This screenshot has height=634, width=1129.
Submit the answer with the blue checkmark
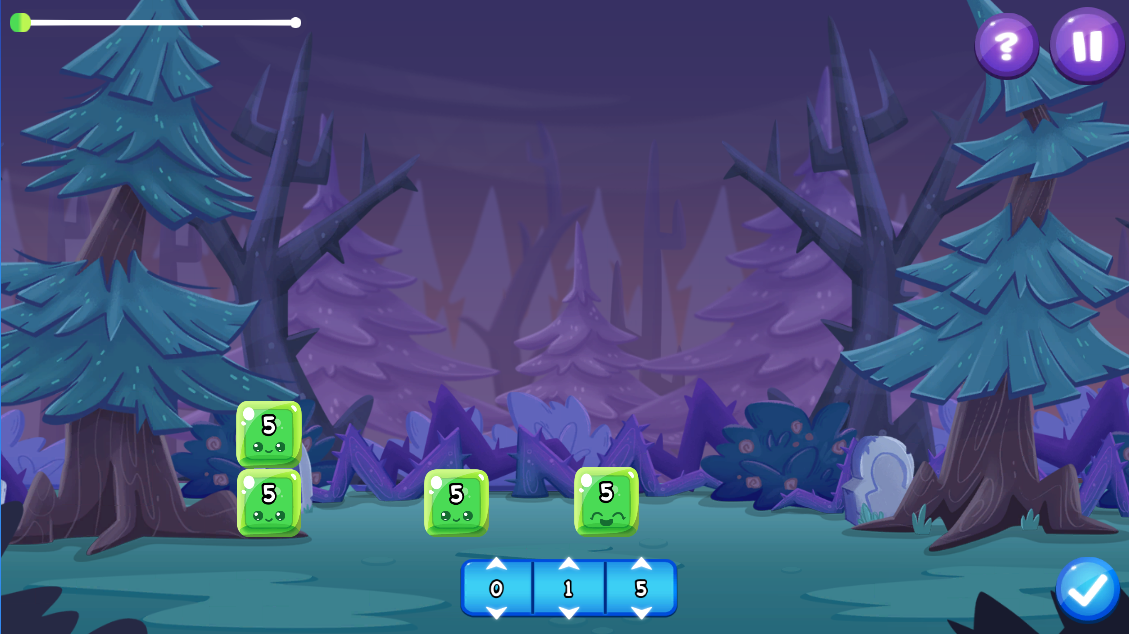pyautogui.click(x=1087, y=589)
